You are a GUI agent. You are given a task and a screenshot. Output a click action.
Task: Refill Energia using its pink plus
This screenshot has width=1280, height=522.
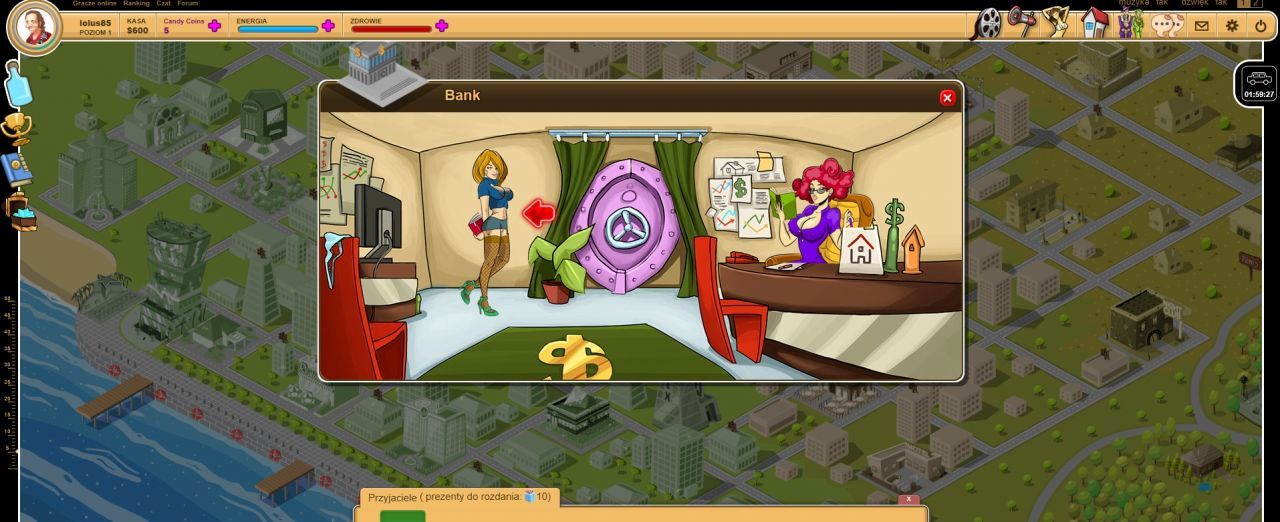pos(328,26)
